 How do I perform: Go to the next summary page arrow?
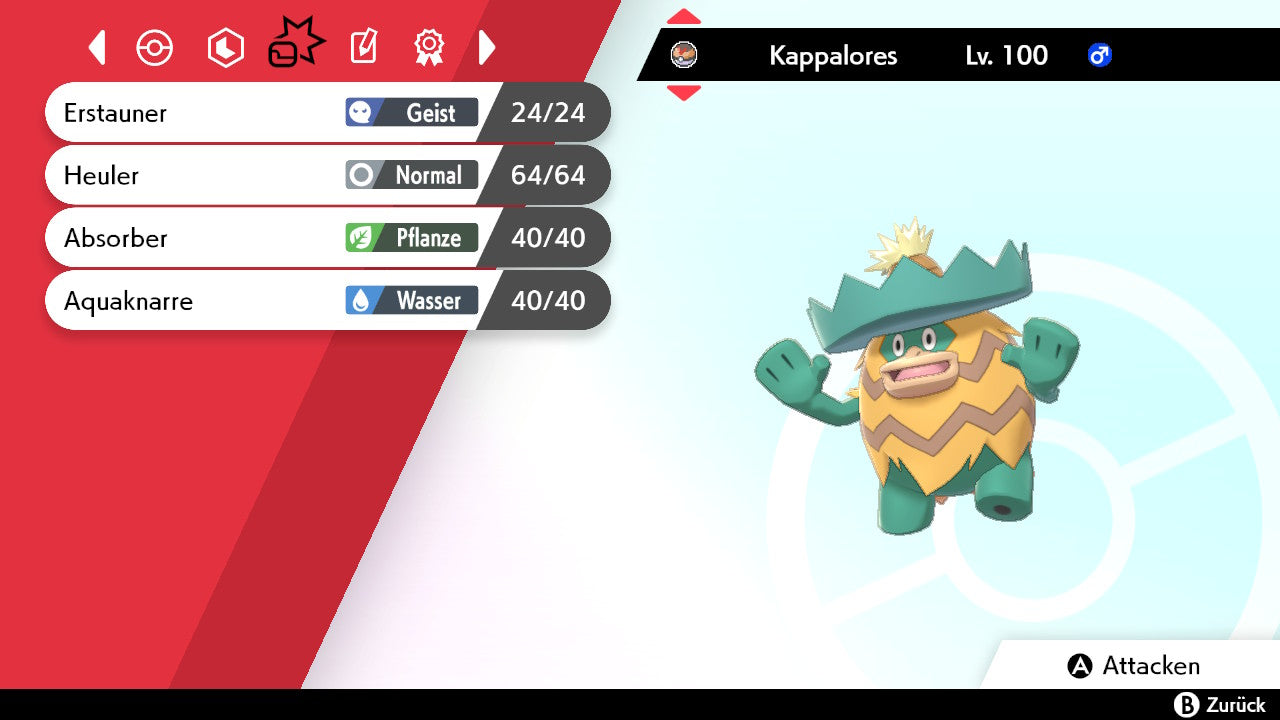(487, 47)
